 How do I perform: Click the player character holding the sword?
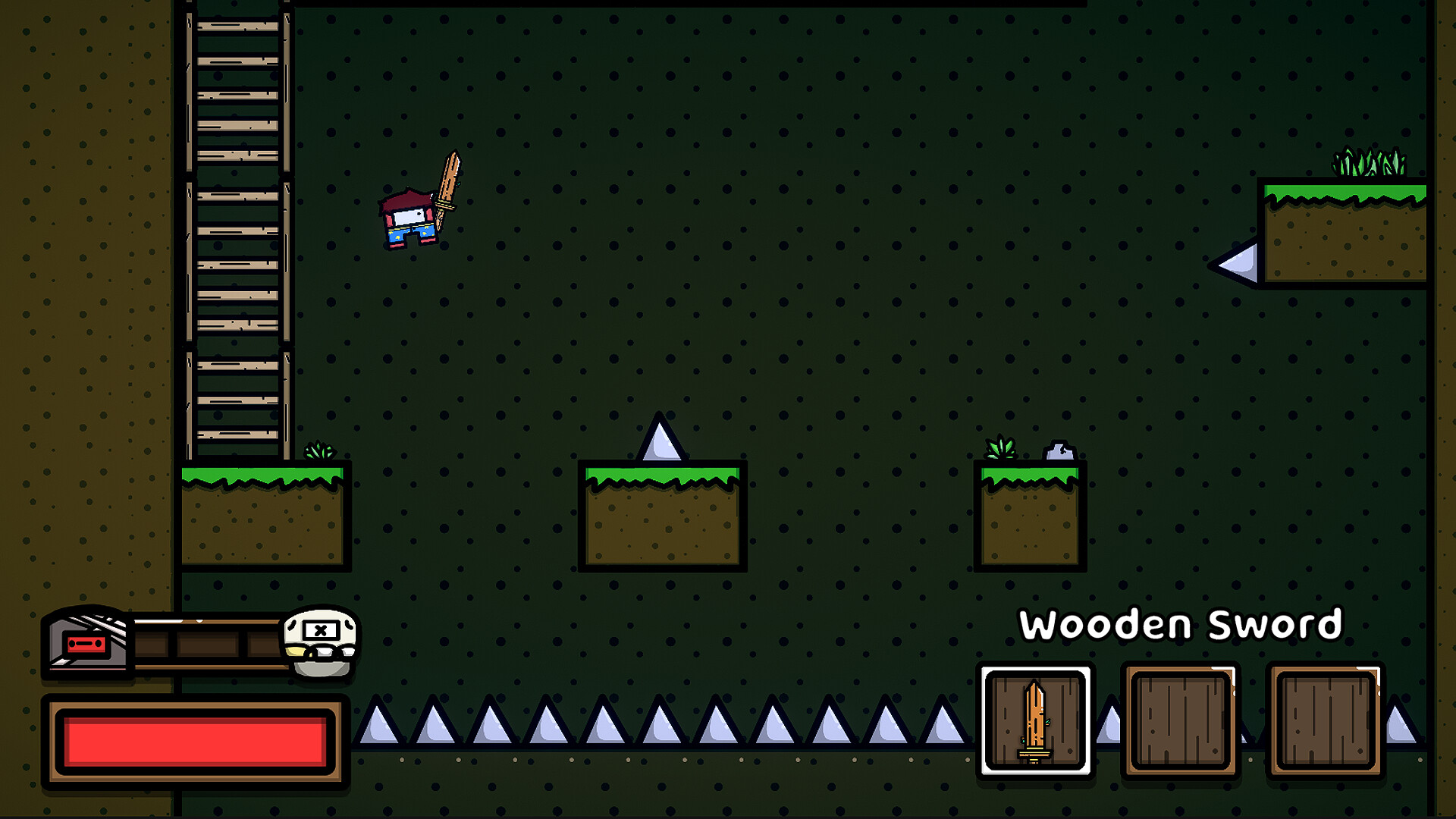coord(407,220)
